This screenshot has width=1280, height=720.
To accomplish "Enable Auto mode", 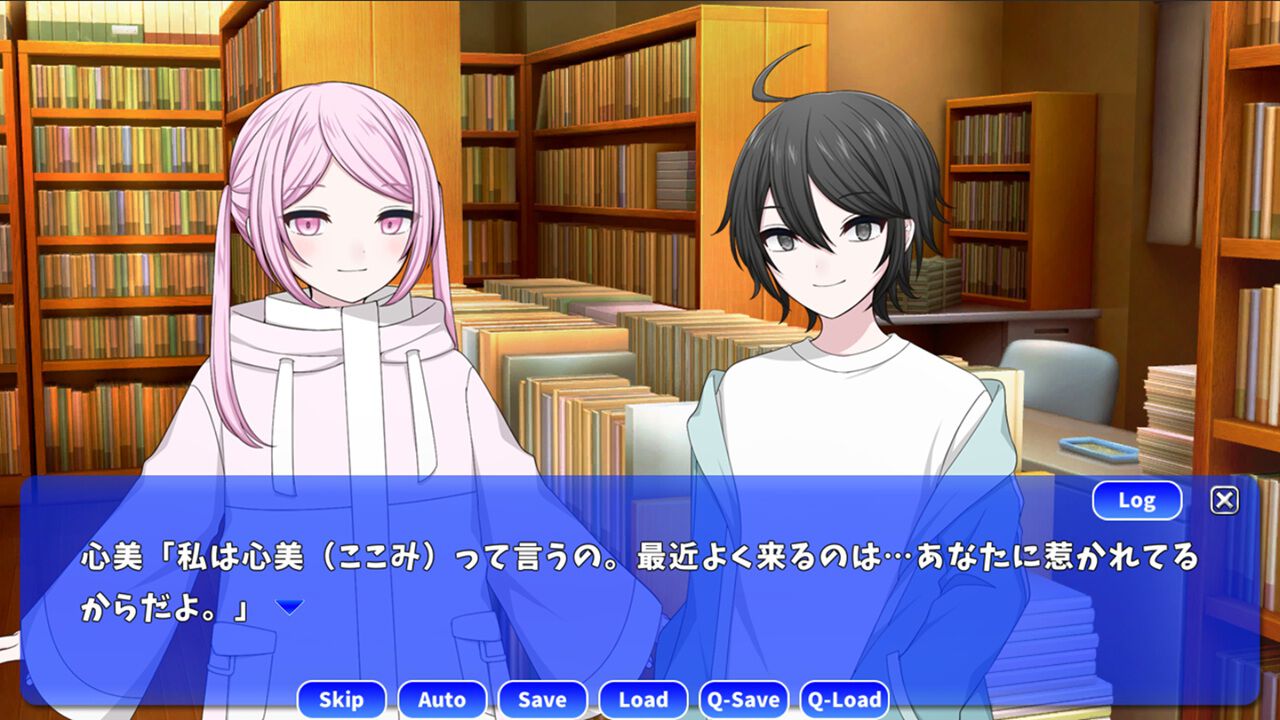I will point(443,700).
